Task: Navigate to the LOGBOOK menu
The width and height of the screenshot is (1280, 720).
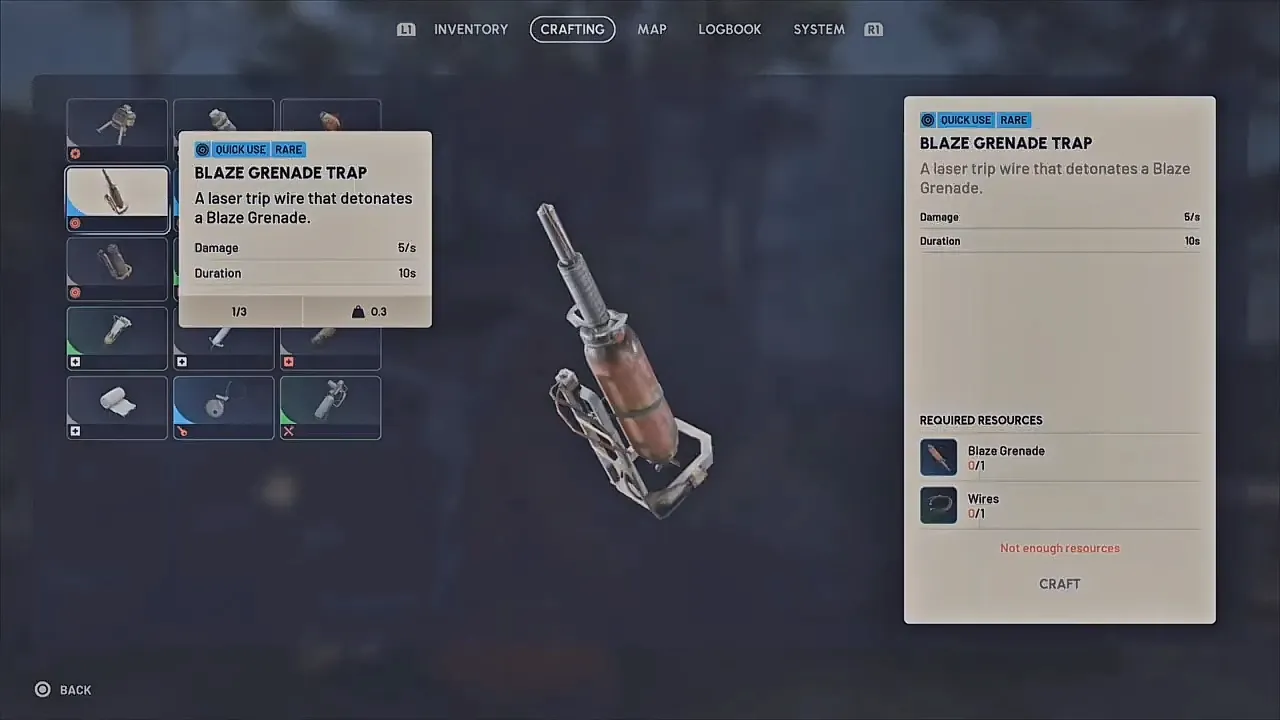Action: (x=729, y=29)
